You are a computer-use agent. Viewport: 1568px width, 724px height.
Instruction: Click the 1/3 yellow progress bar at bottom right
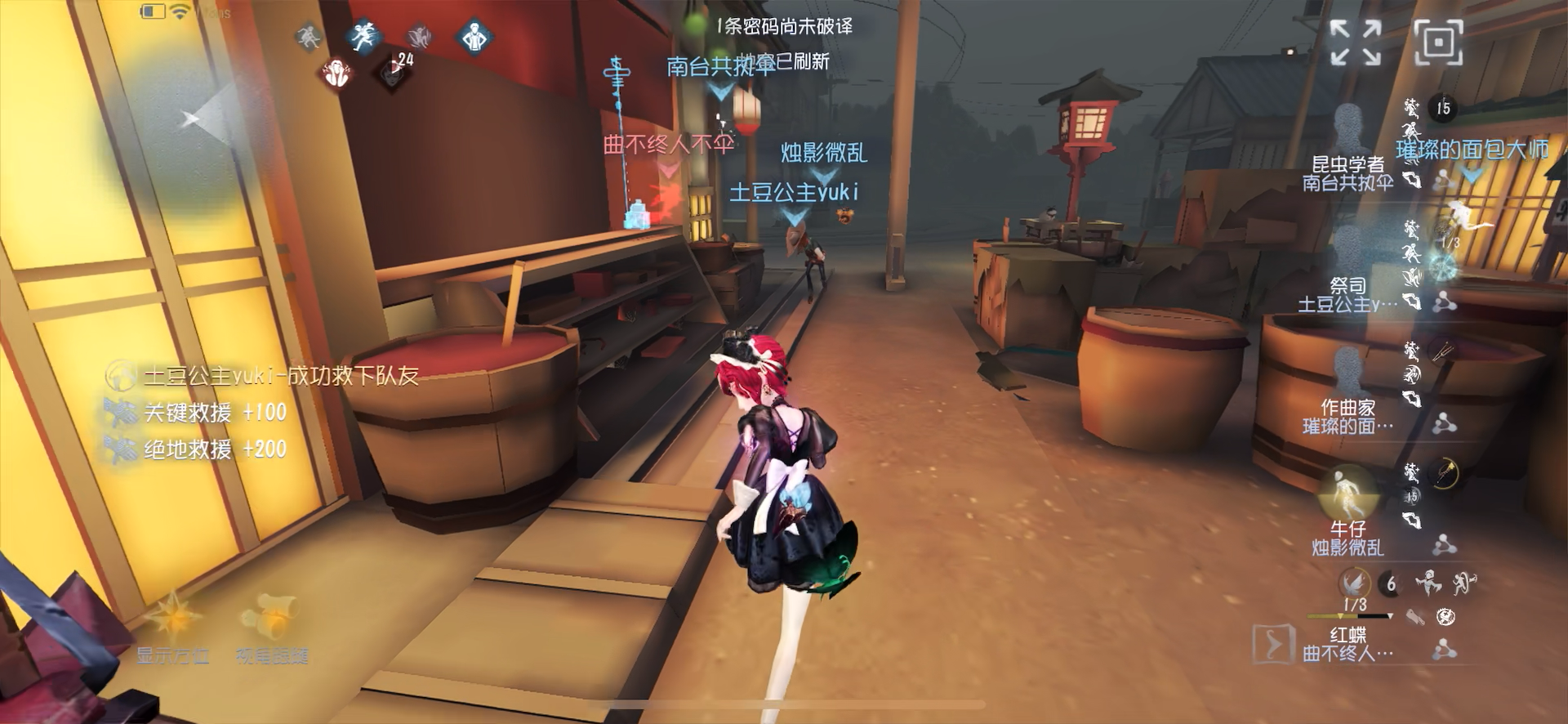1349,616
